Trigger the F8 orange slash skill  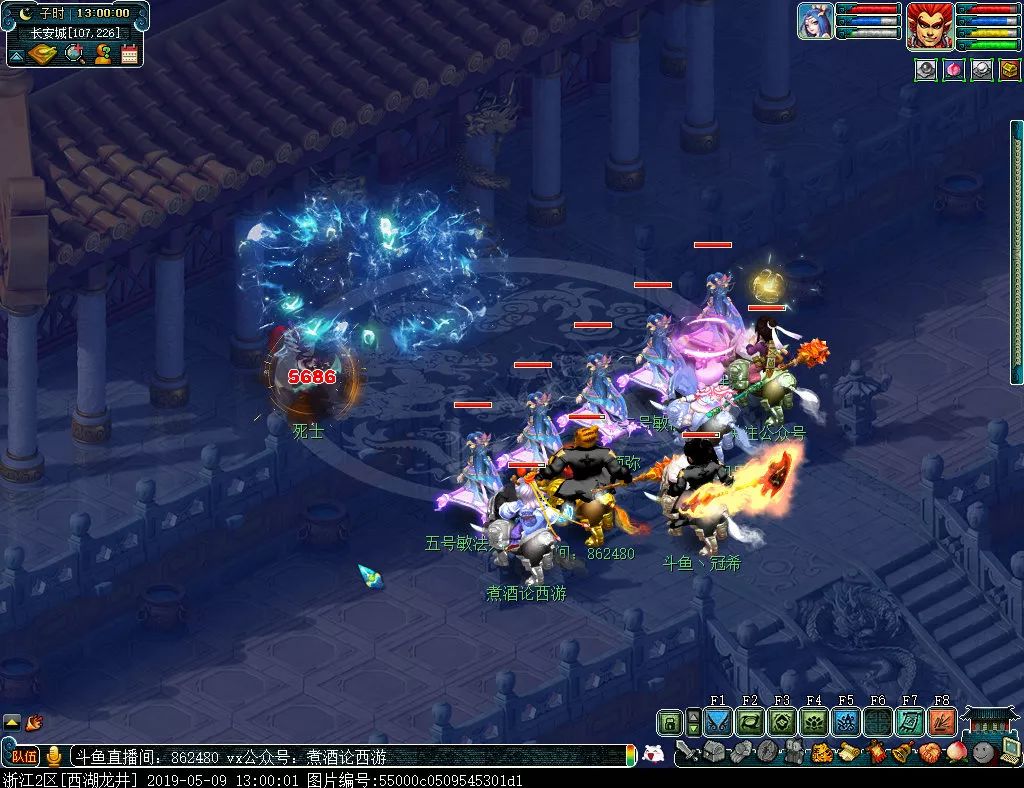pyautogui.click(x=942, y=722)
